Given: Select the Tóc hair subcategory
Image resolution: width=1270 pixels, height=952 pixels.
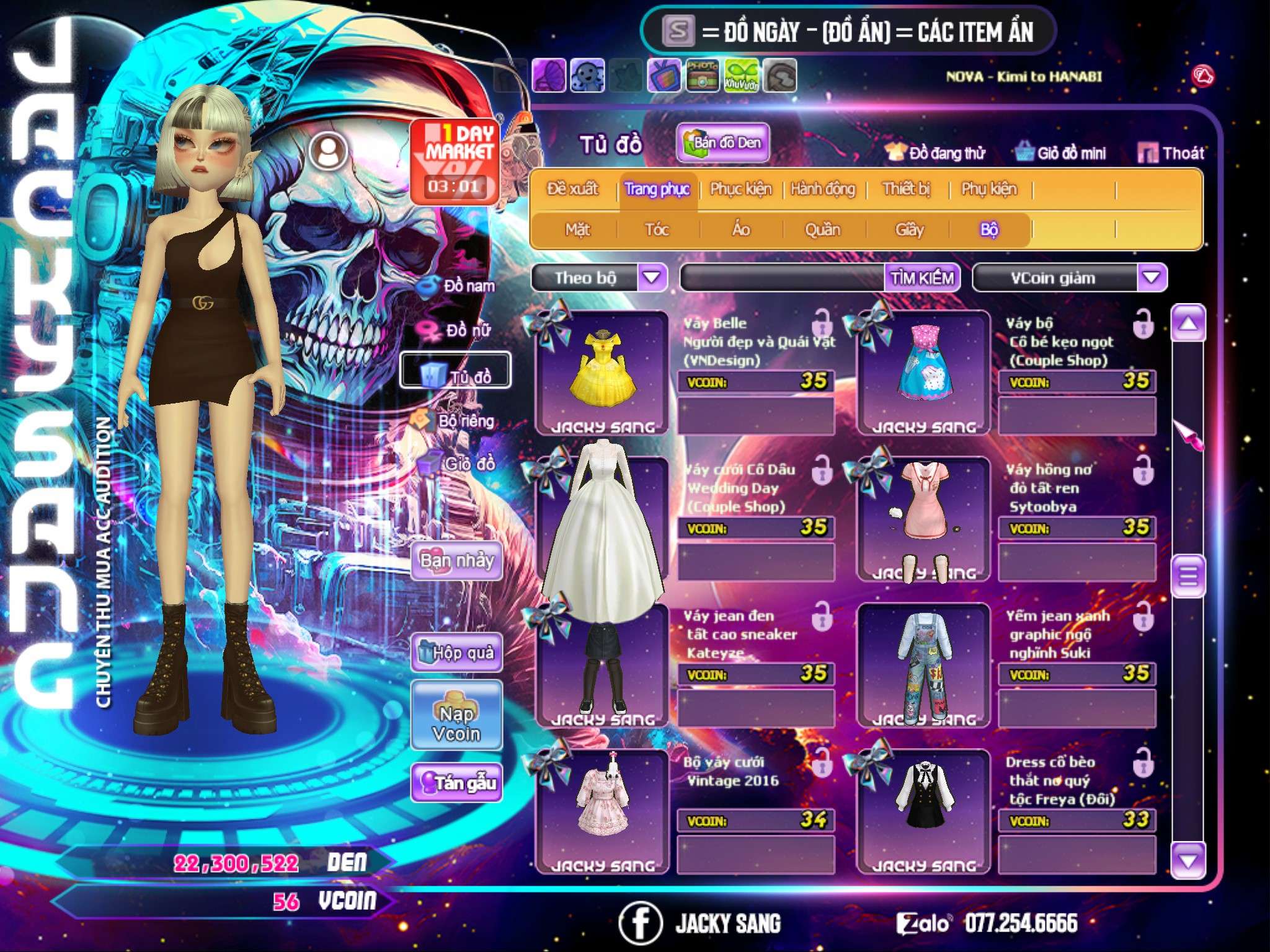Looking at the screenshot, I should (x=657, y=230).
